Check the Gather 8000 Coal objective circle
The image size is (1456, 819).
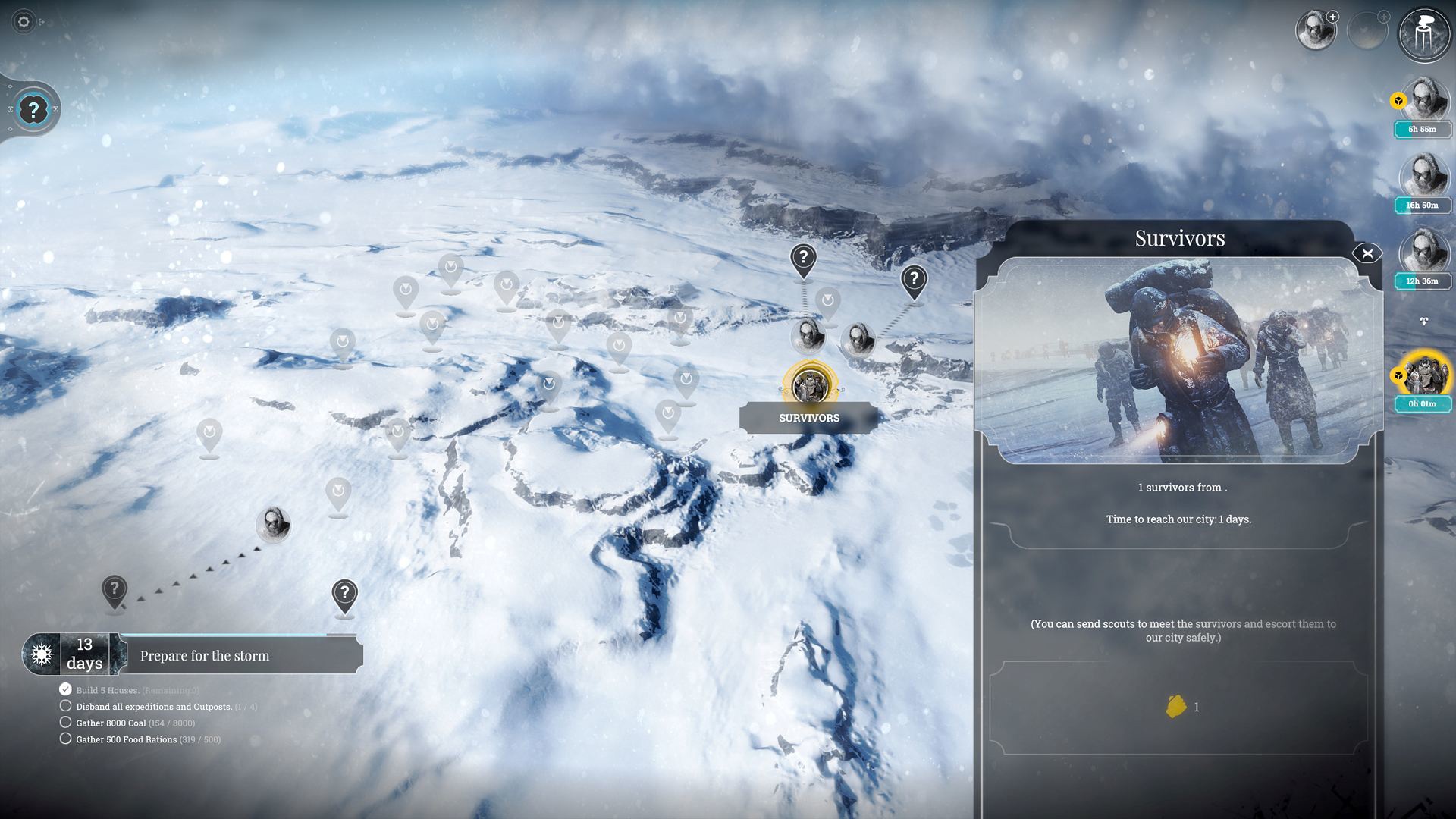(x=65, y=723)
